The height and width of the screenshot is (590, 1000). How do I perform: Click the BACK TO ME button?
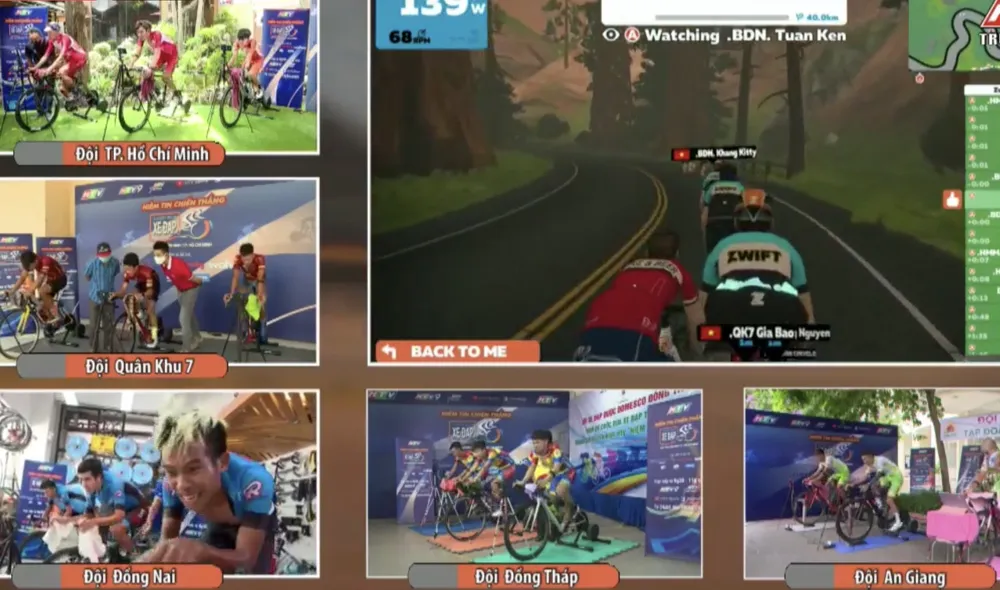pos(457,351)
